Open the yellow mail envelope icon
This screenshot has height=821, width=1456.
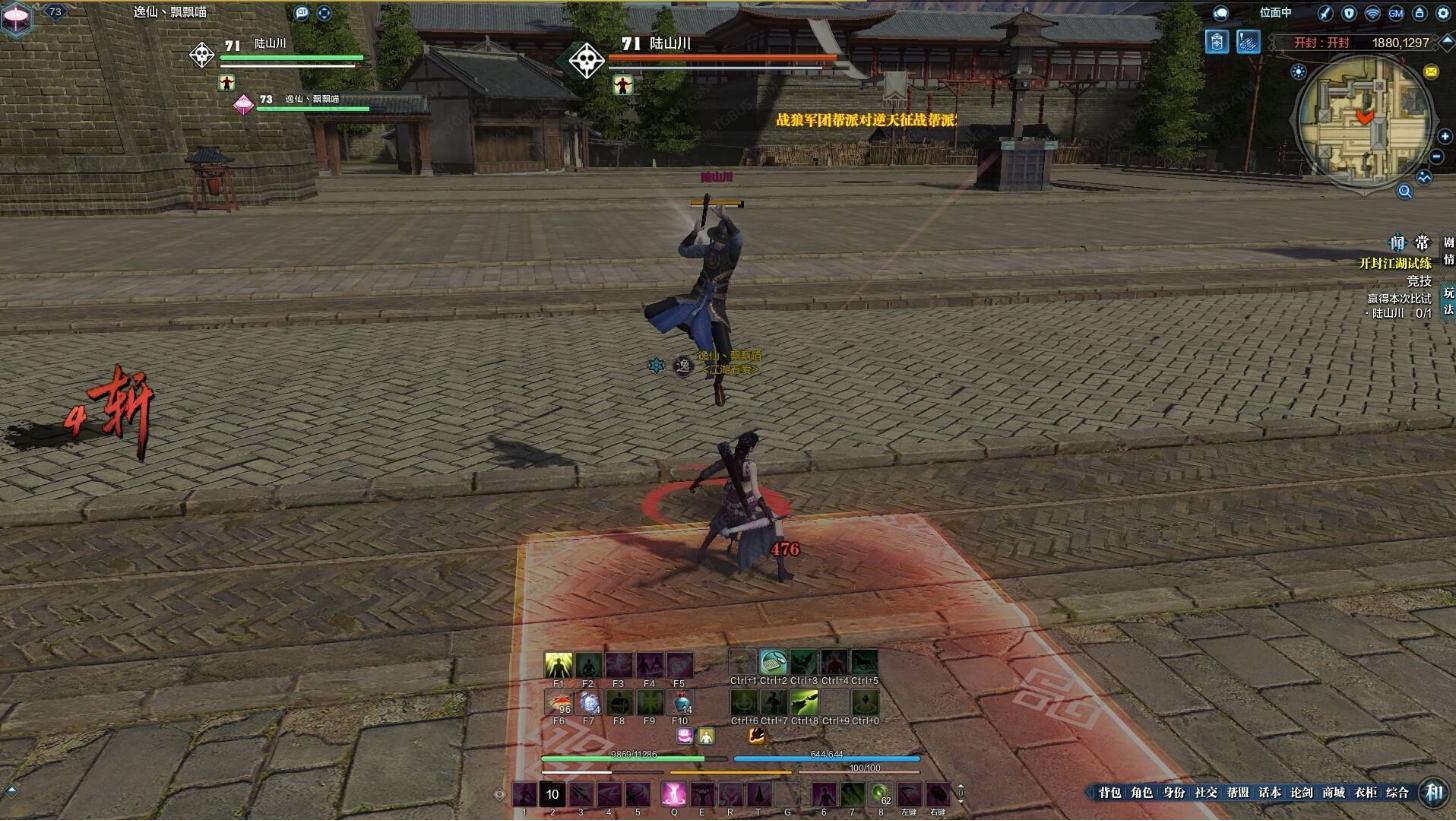pos(1432,72)
